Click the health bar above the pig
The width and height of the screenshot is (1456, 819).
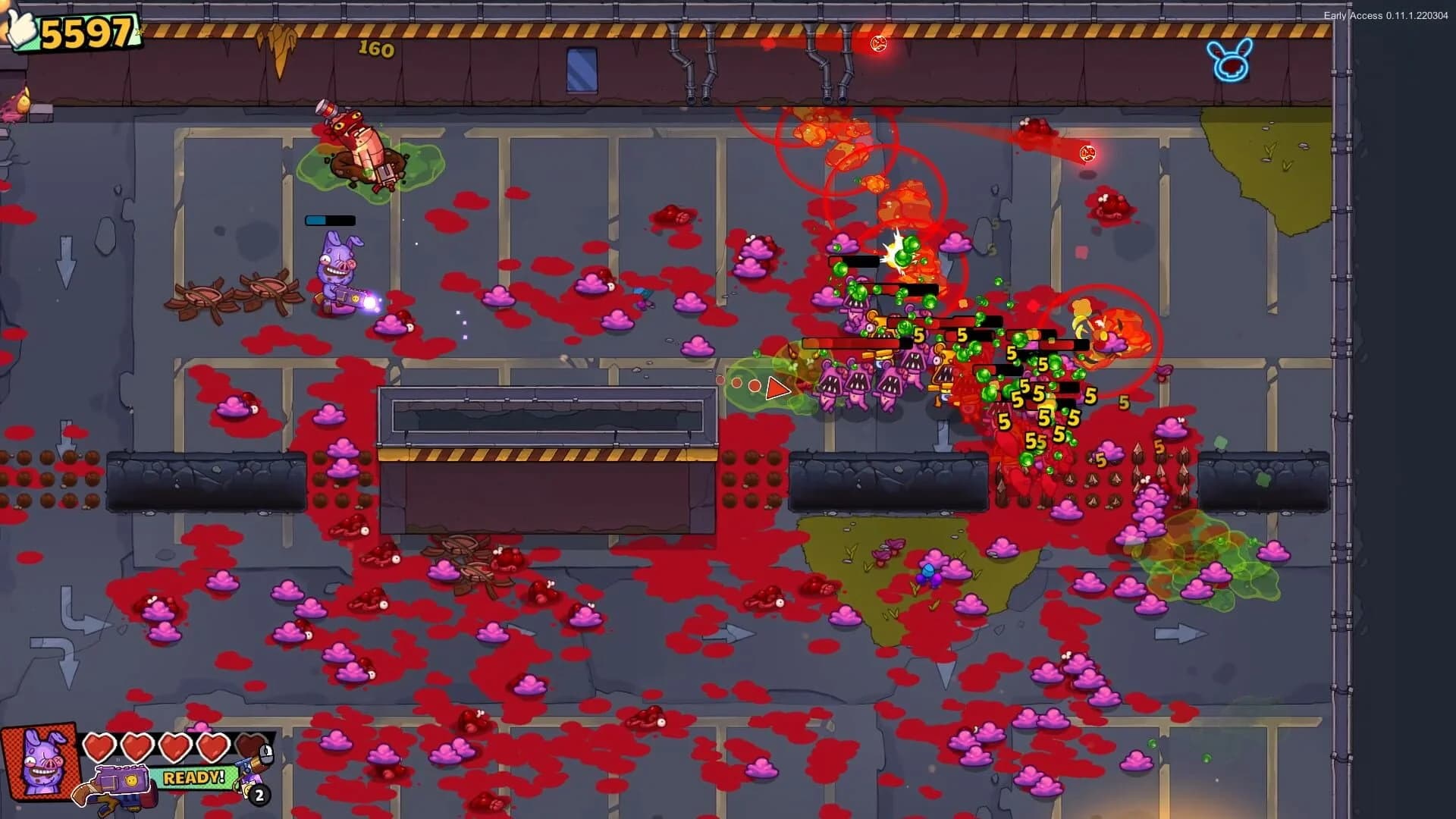pyautogui.click(x=329, y=220)
